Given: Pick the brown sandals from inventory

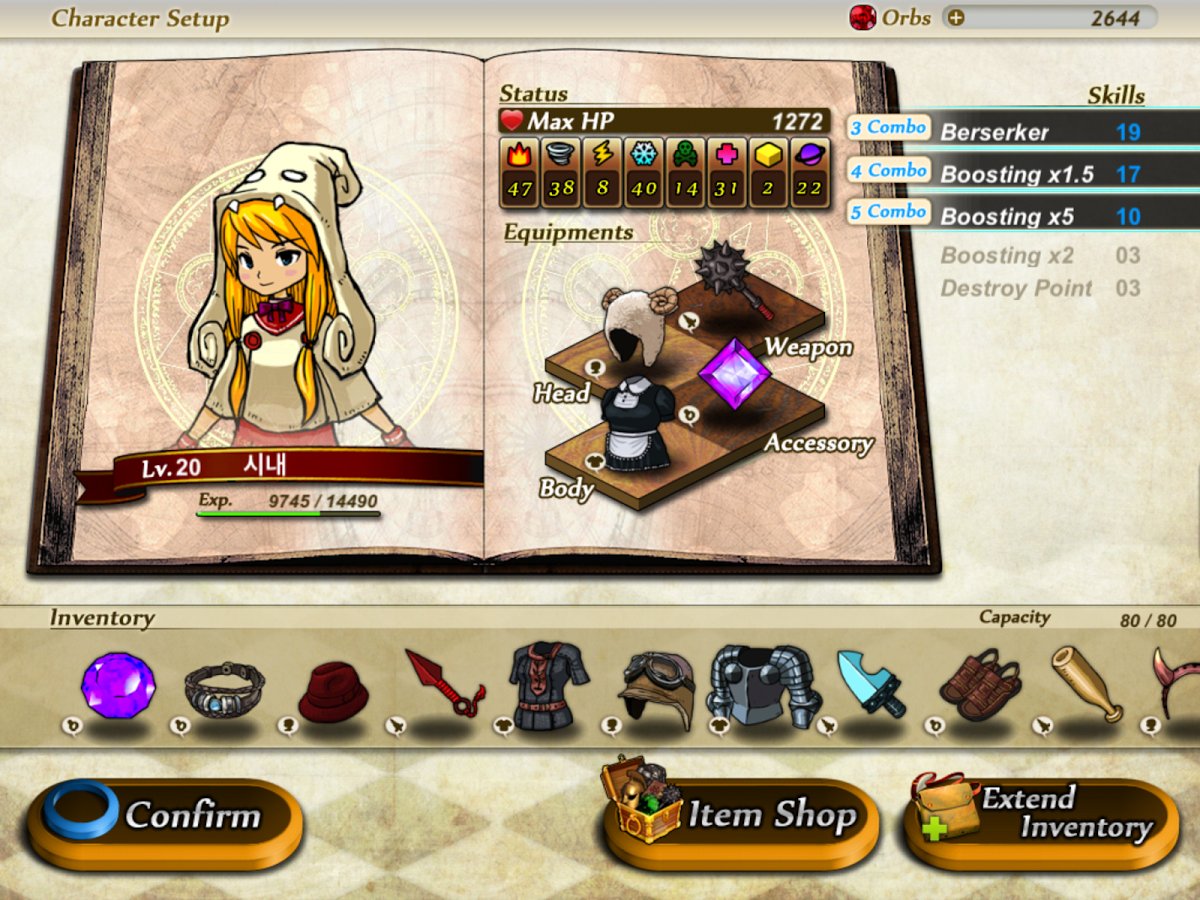Looking at the screenshot, I should click(978, 685).
